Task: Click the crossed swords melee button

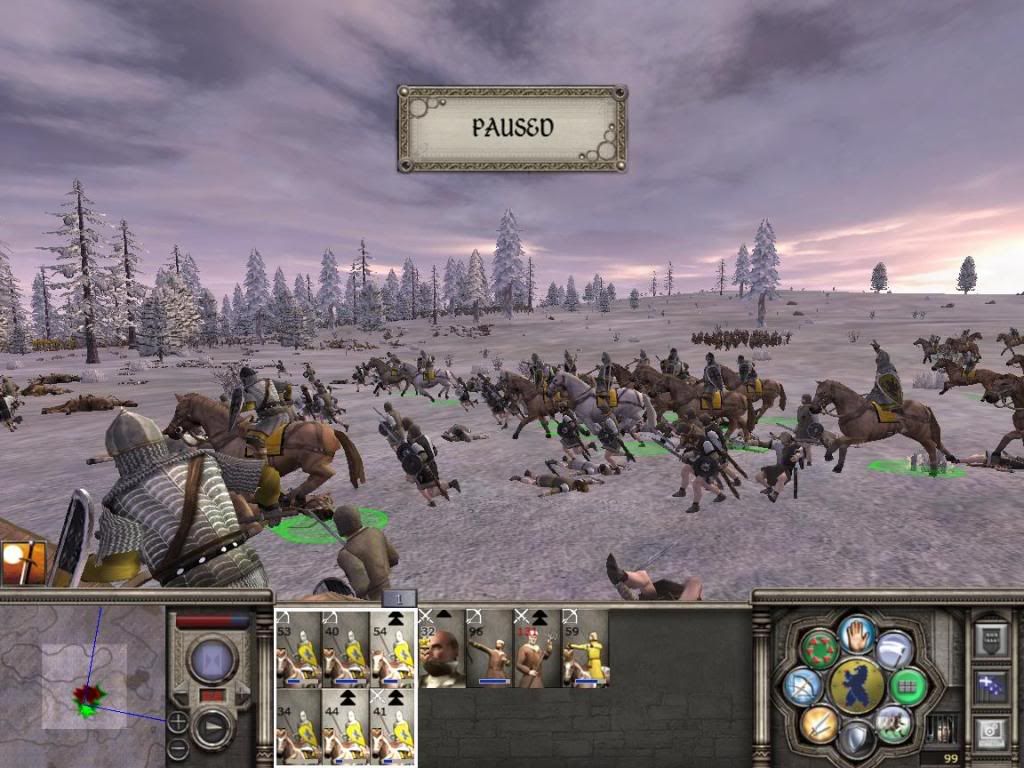Action: tap(819, 723)
